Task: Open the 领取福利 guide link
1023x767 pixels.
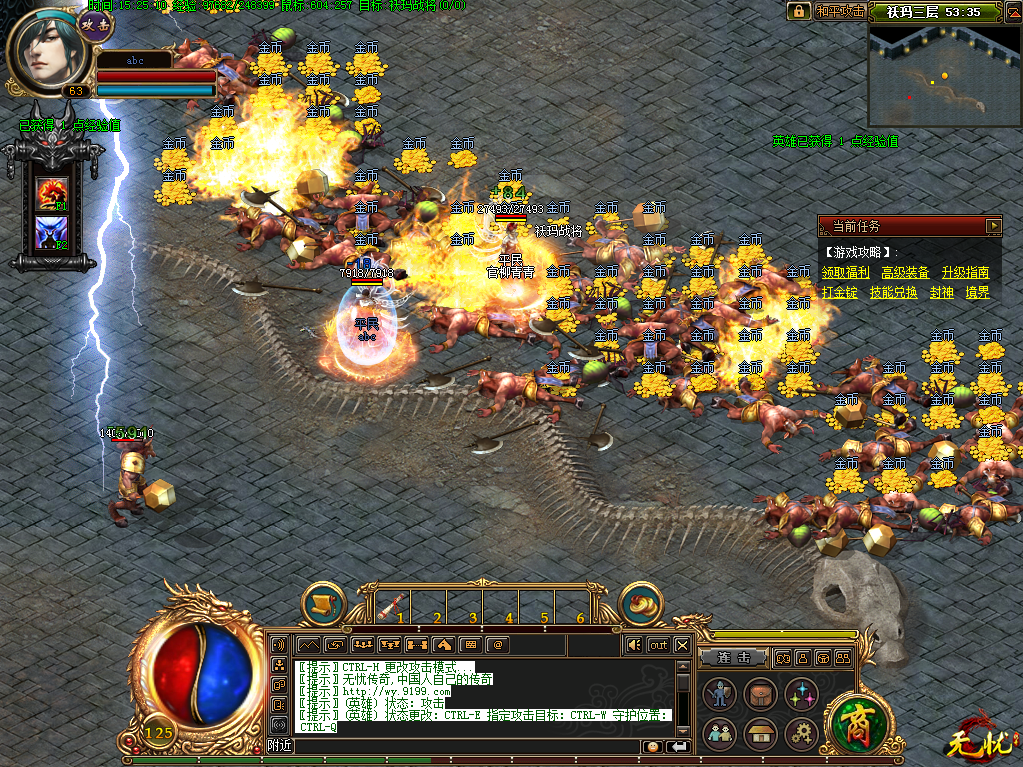Action: pos(845,272)
